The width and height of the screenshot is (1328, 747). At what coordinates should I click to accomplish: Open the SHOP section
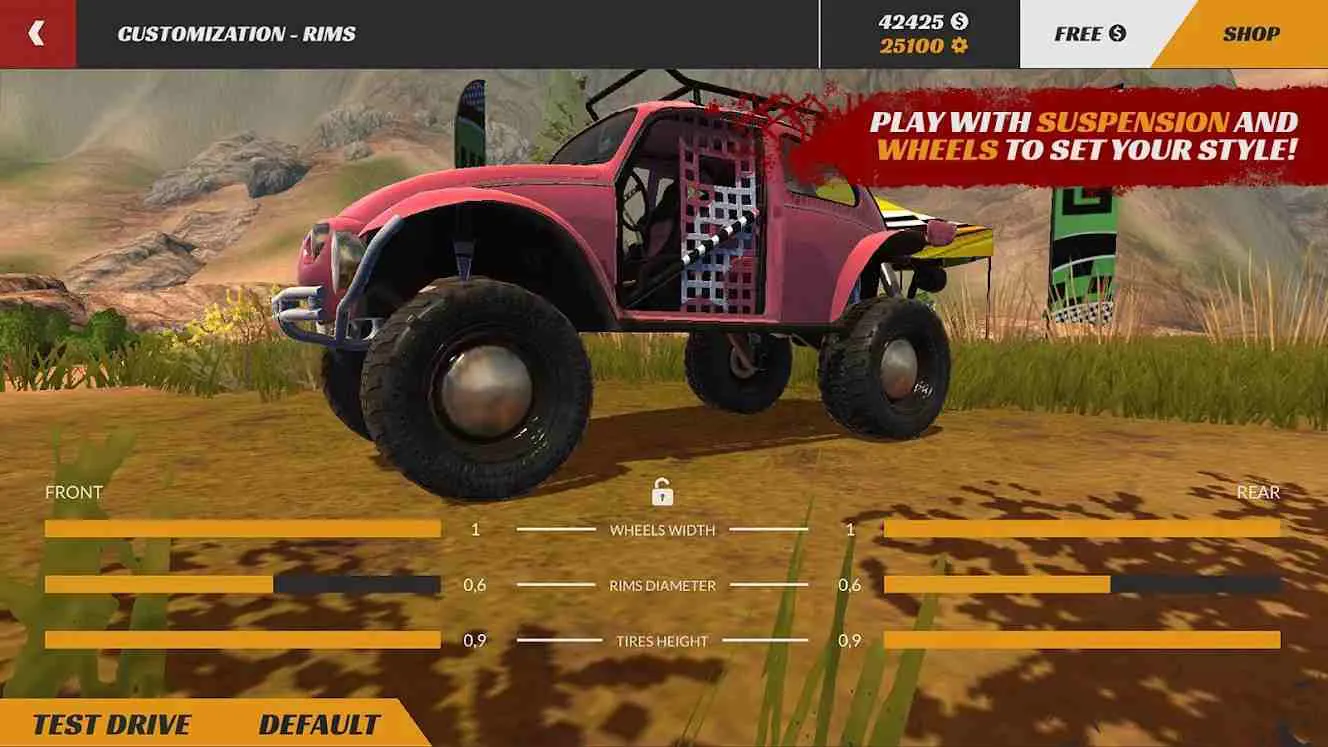point(1253,33)
